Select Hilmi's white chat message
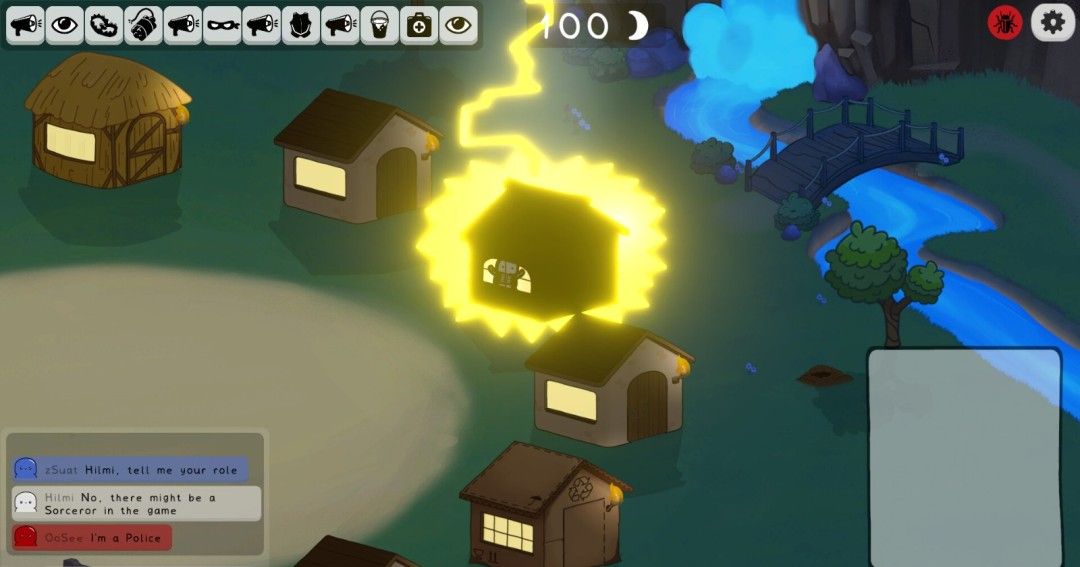 coord(137,503)
